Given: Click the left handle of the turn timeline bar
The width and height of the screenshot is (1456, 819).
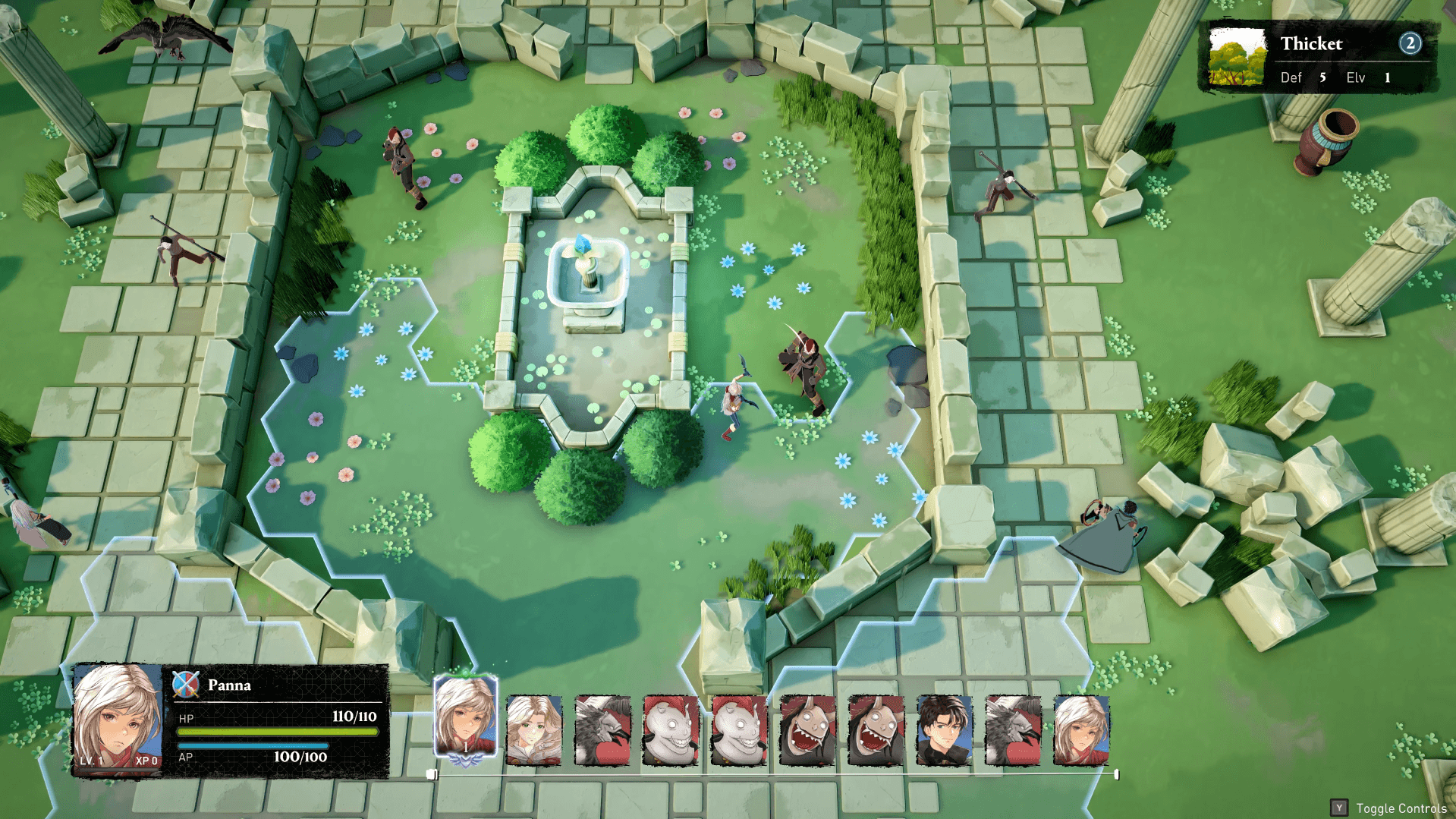Looking at the screenshot, I should click(434, 773).
